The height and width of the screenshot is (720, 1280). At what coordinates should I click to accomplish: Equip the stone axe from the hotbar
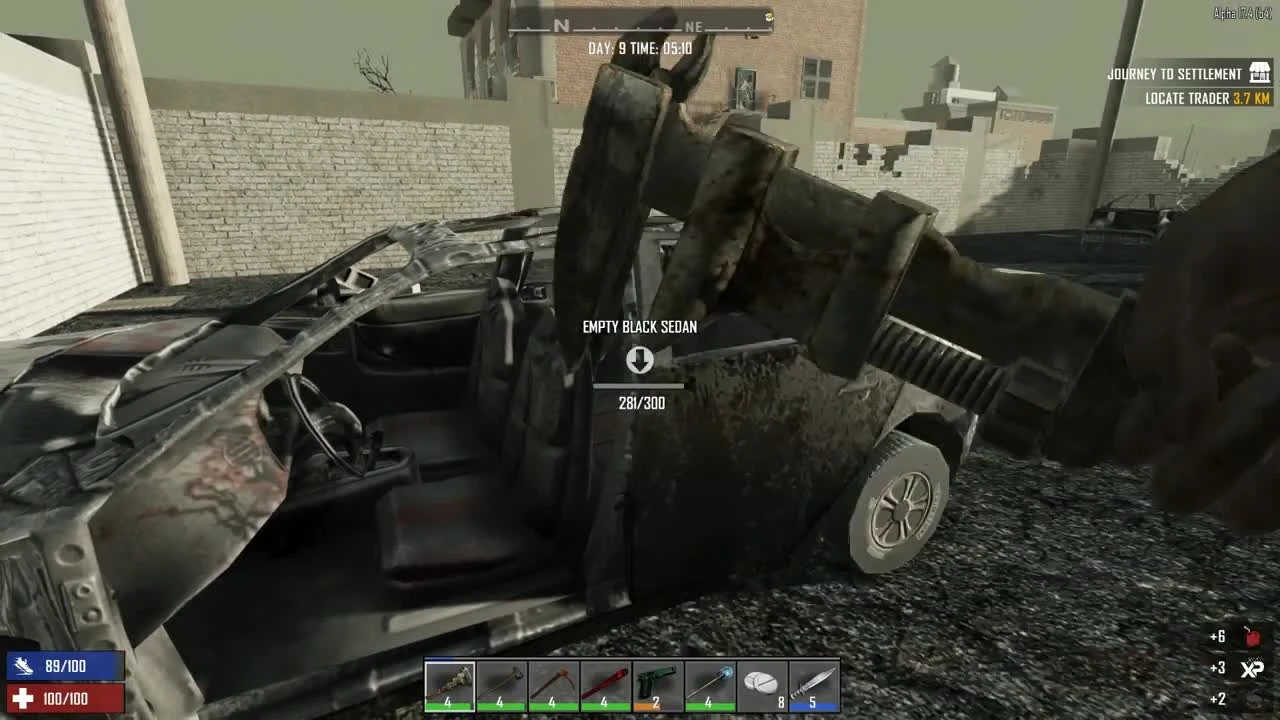pyautogui.click(x=500, y=685)
